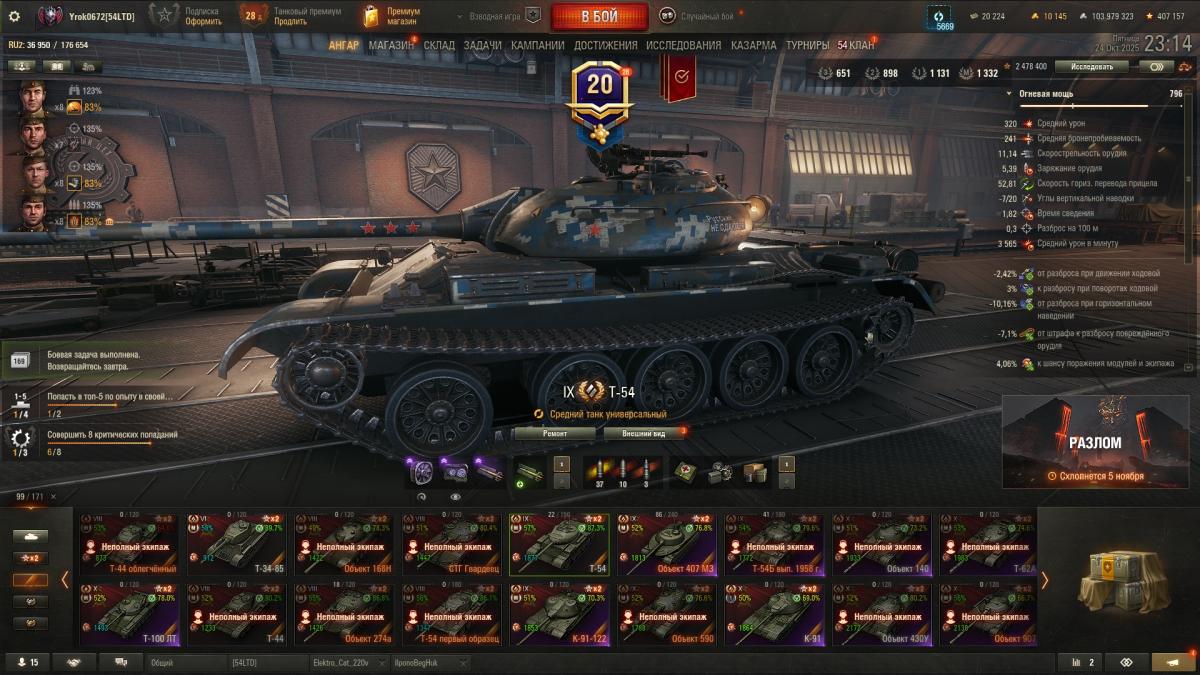The image size is (1200, 675).
Task: Start a battle with the В БОЙ button
Action: click(598, 16)
